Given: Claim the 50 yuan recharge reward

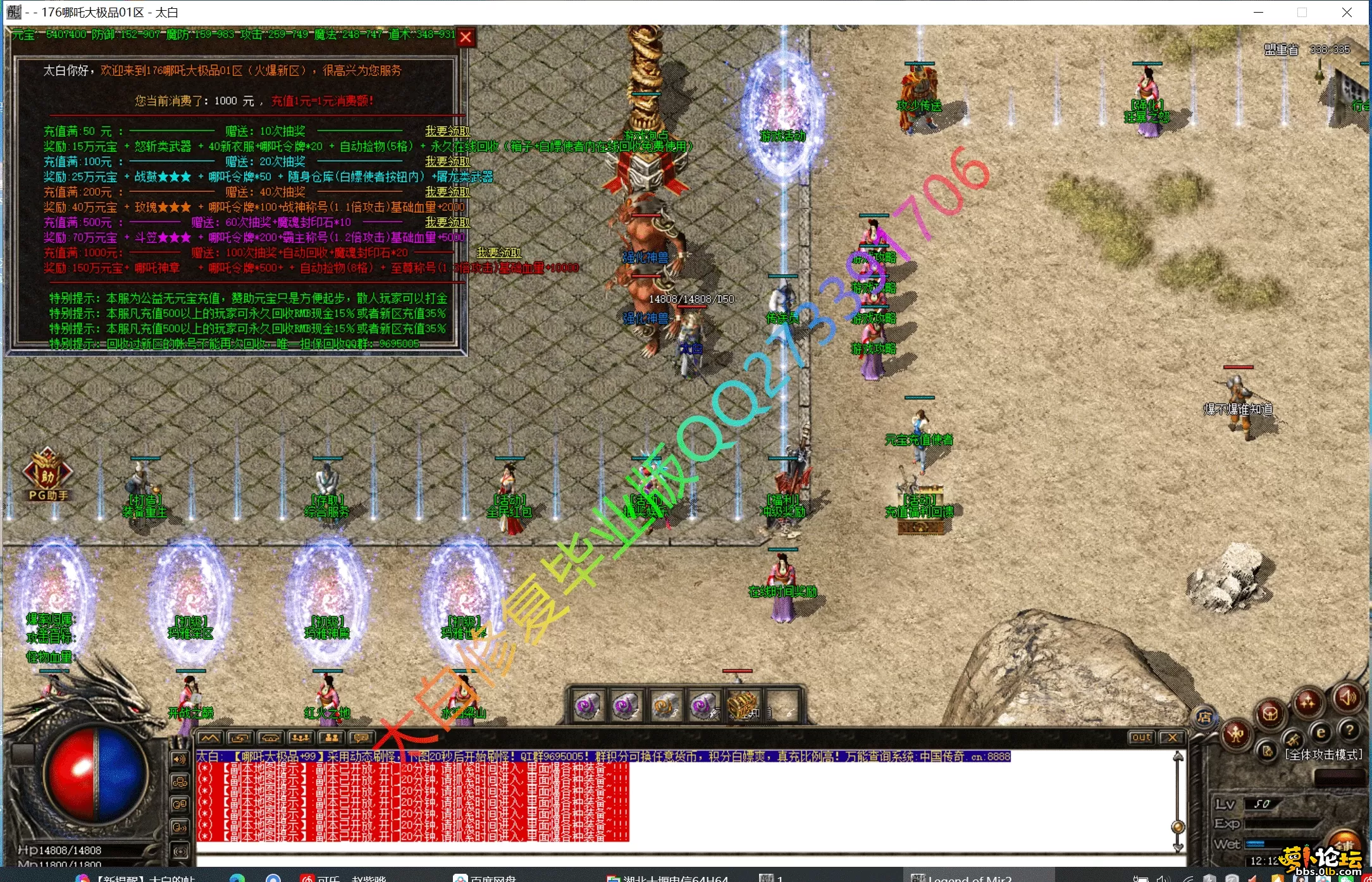Looking at the screenshot, I should 447,131.
